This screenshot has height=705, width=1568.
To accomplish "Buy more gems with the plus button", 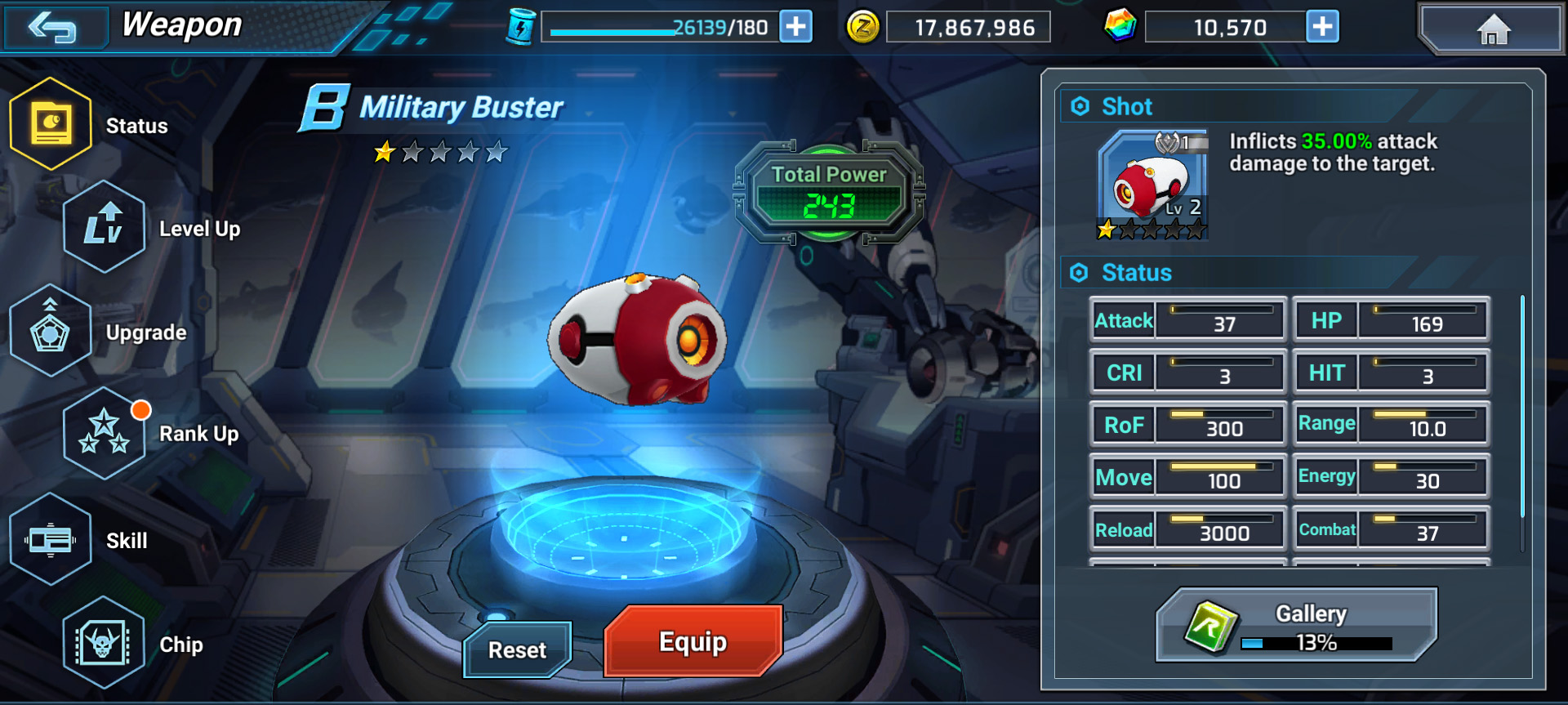I will coord(1322,27).
